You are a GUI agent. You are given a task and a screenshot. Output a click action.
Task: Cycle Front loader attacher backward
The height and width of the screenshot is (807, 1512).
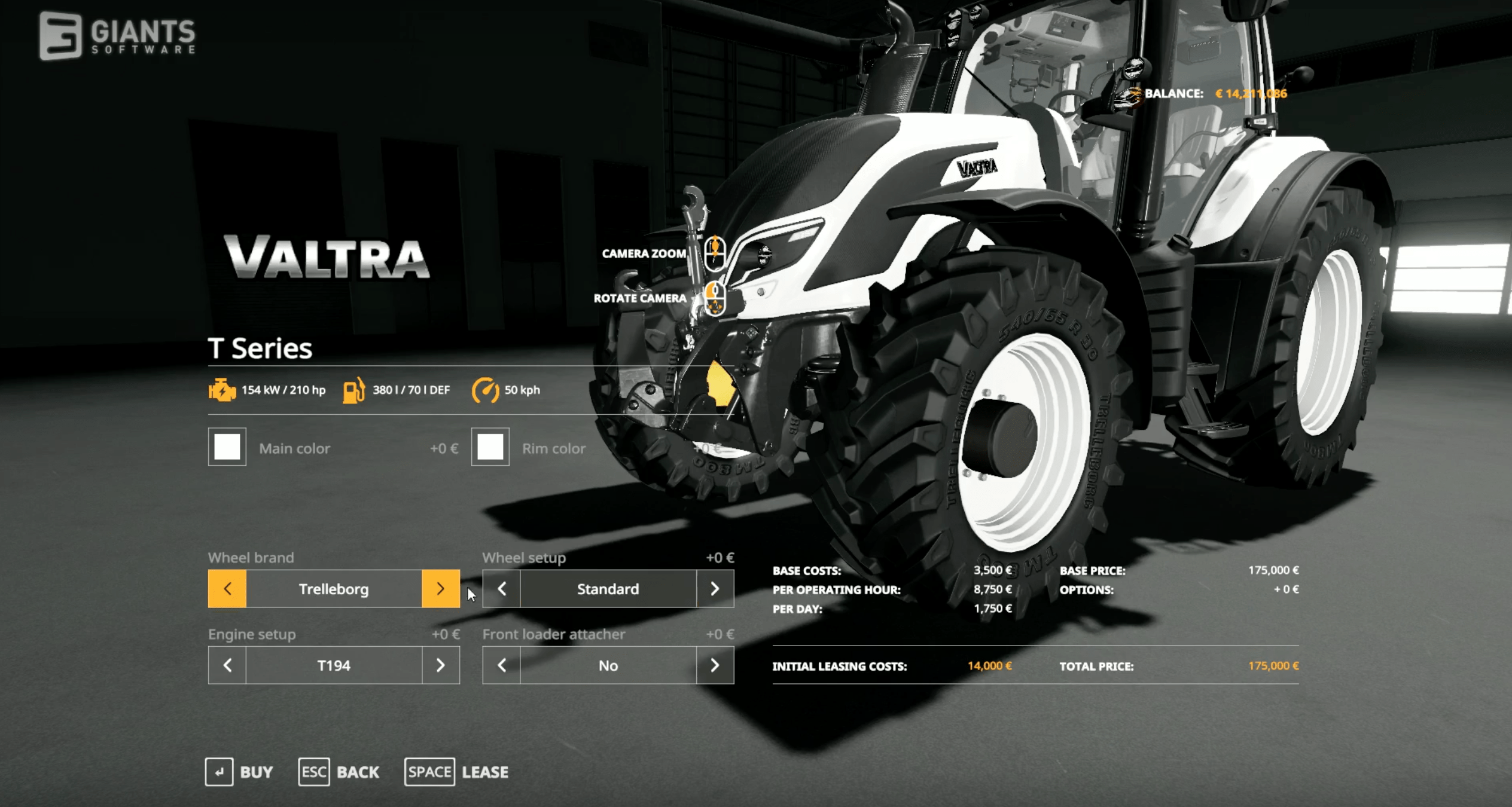502,665
